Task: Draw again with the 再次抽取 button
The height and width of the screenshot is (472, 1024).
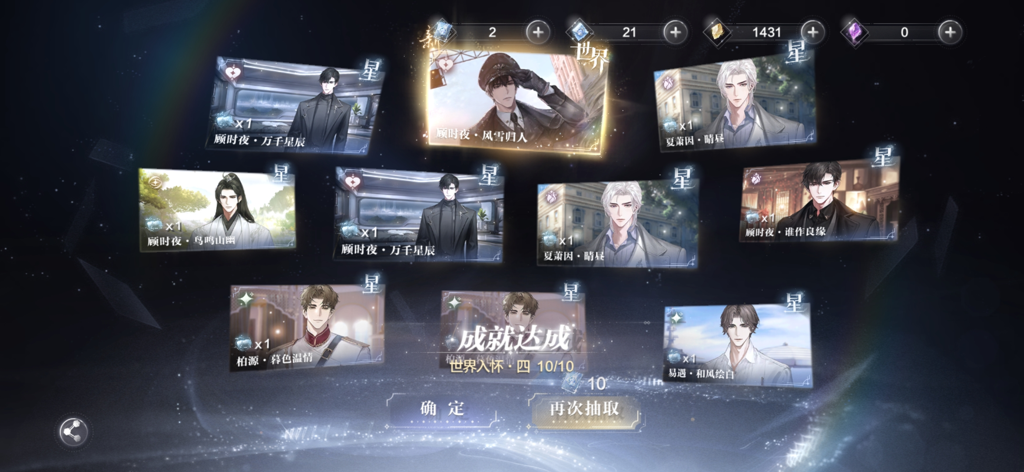Action: pos(584,408)
